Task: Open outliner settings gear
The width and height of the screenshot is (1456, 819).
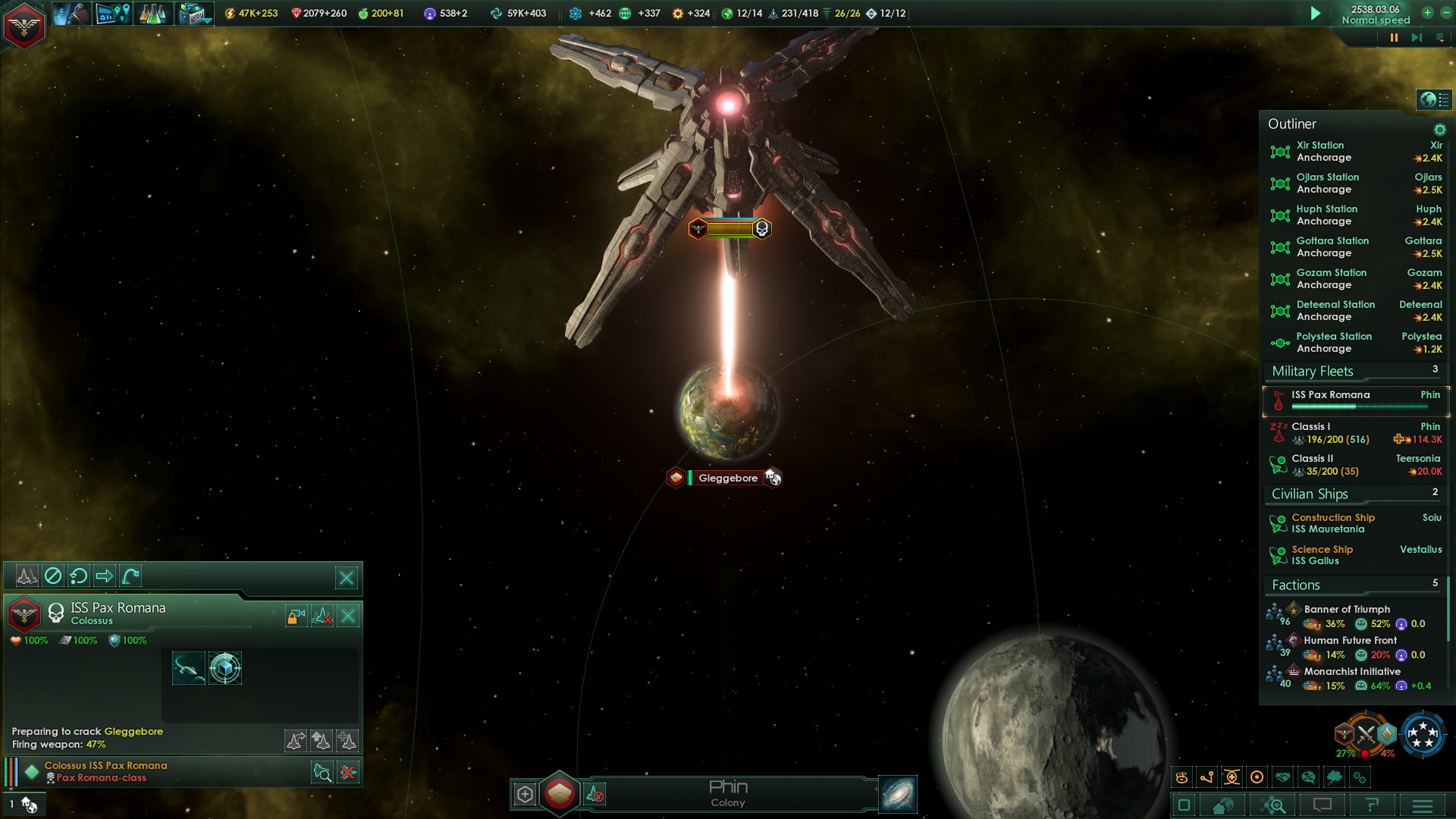Action: click(x=1439, y=130)
